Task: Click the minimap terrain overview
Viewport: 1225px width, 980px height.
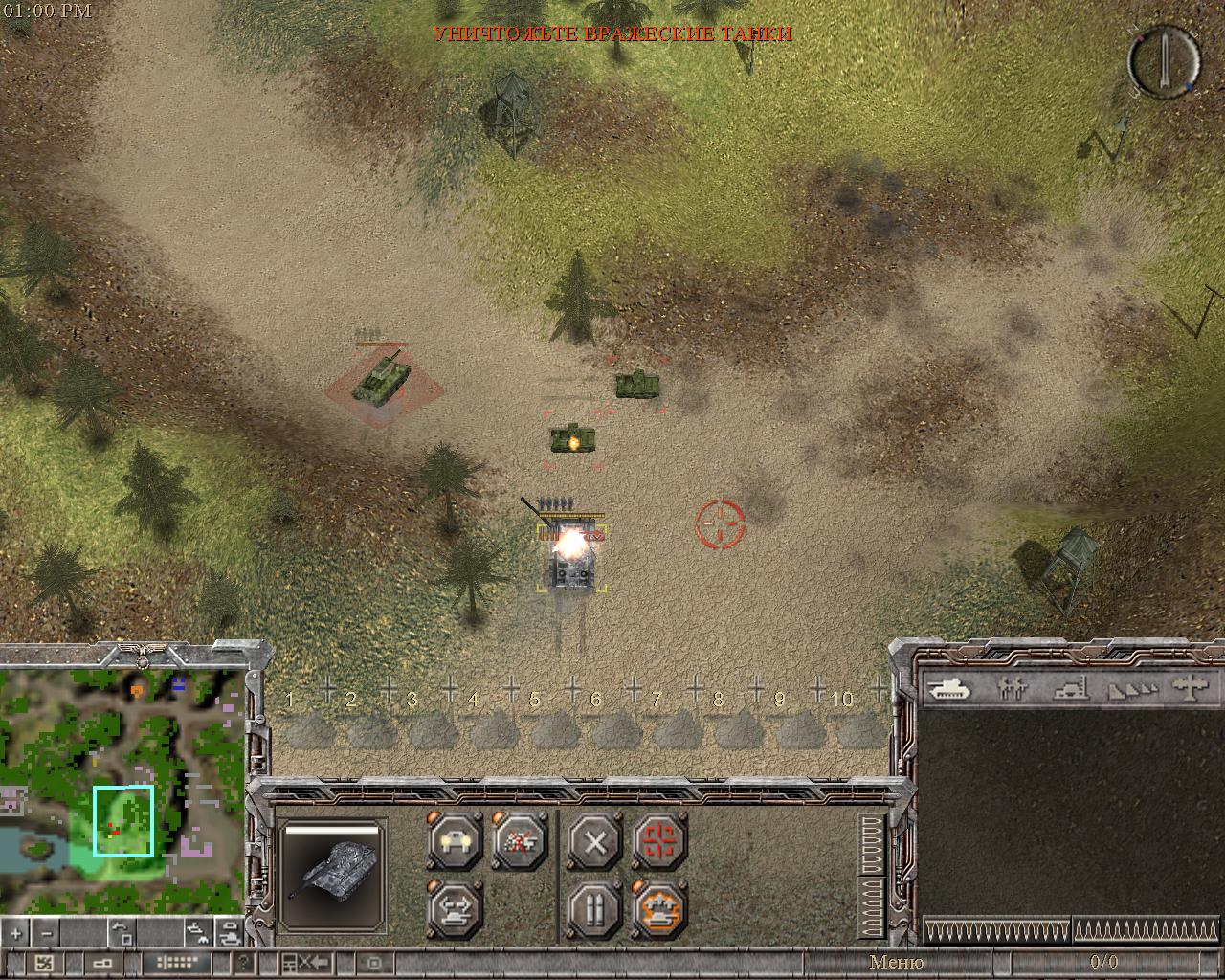Action: point(122,791)
